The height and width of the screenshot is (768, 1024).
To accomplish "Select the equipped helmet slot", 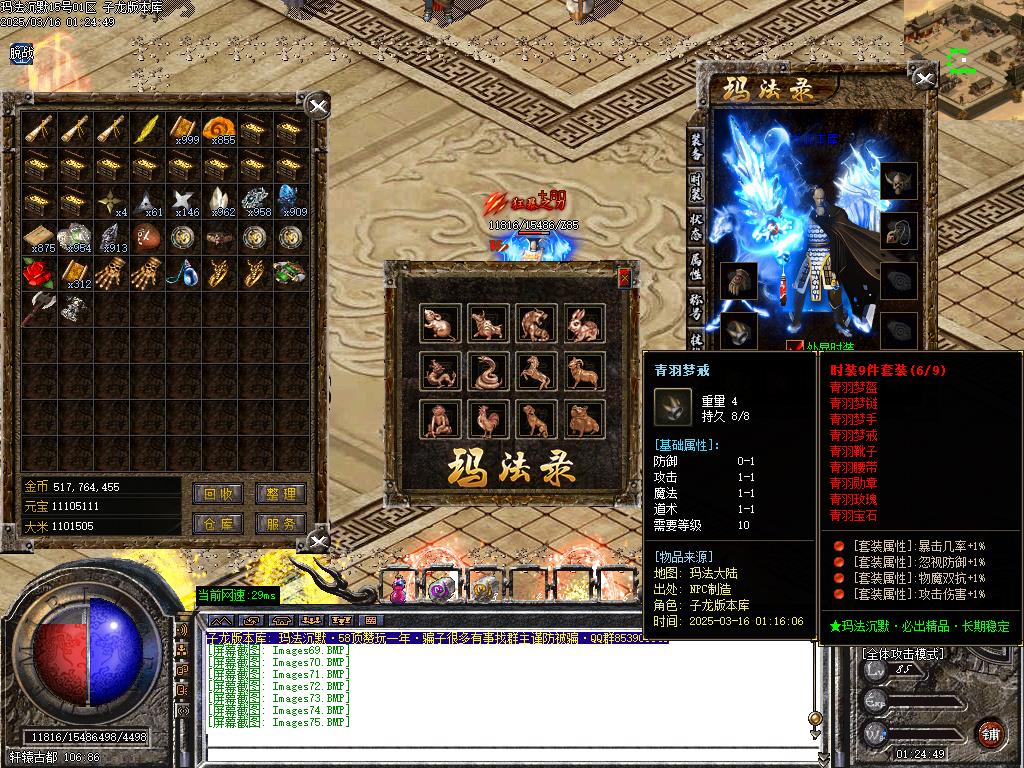I will (898, 181).
